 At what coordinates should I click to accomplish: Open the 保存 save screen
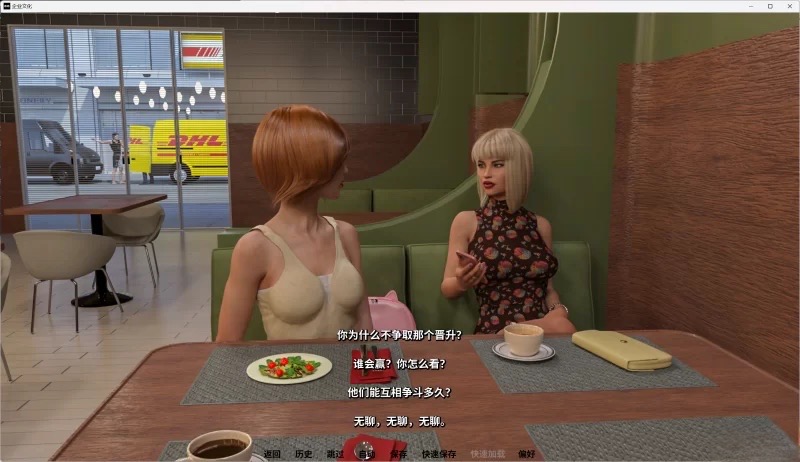coord(399,454)
